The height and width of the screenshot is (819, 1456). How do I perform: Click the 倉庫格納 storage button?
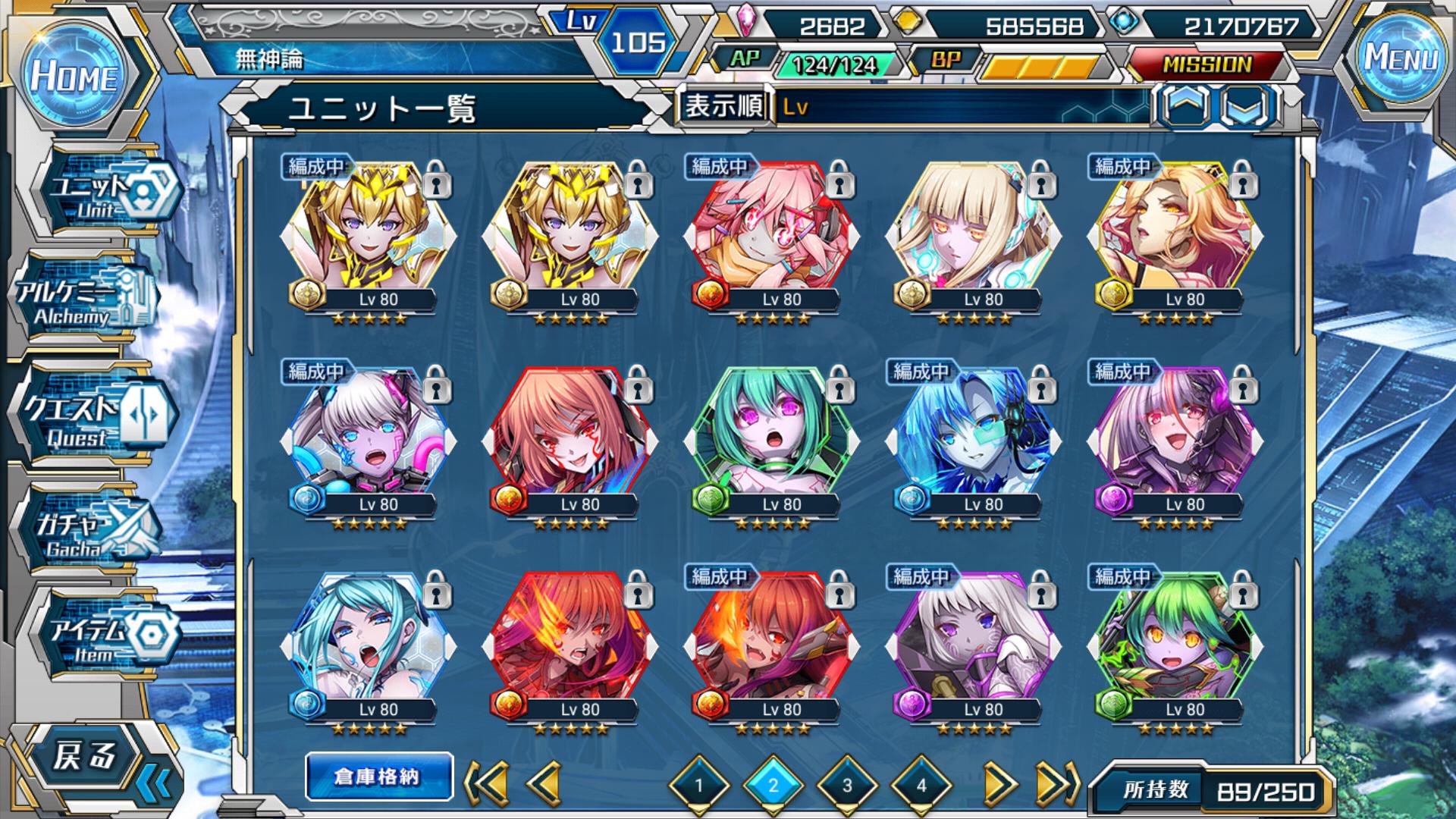[x=378, y=777]
